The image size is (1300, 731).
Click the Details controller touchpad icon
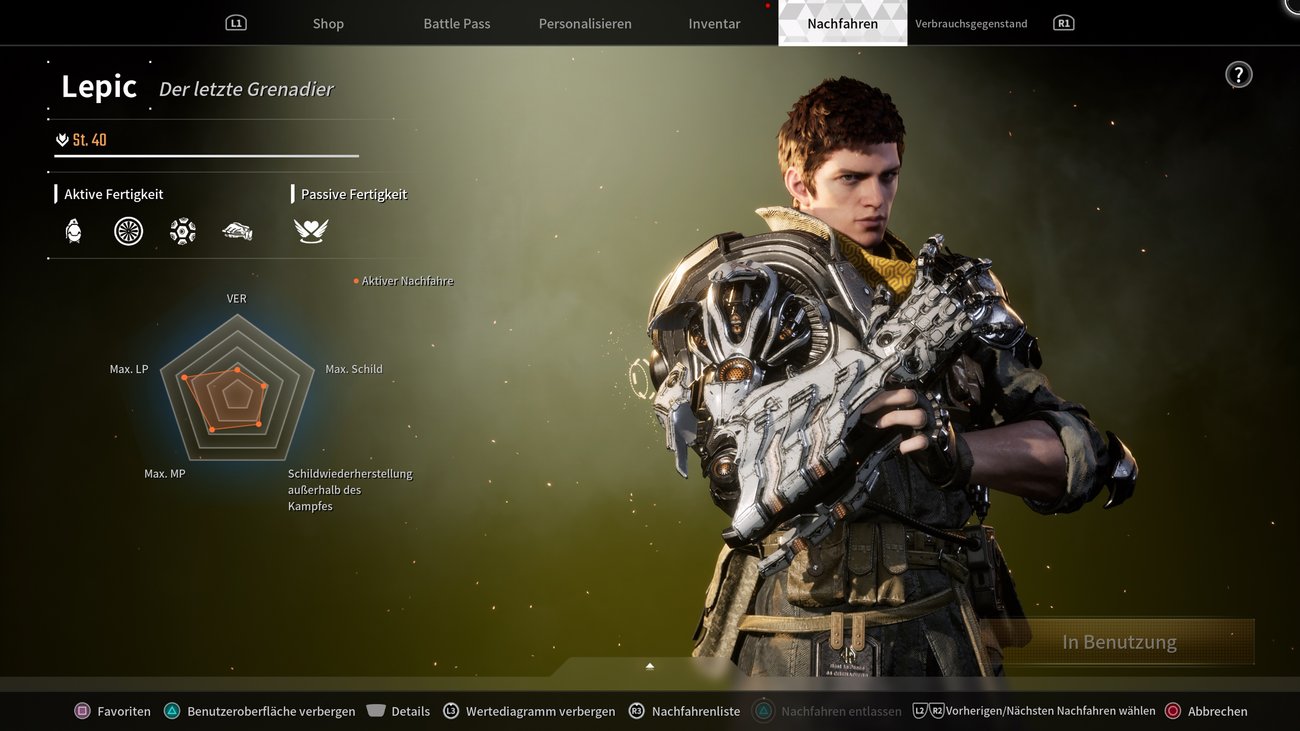[x=377, y=710]
